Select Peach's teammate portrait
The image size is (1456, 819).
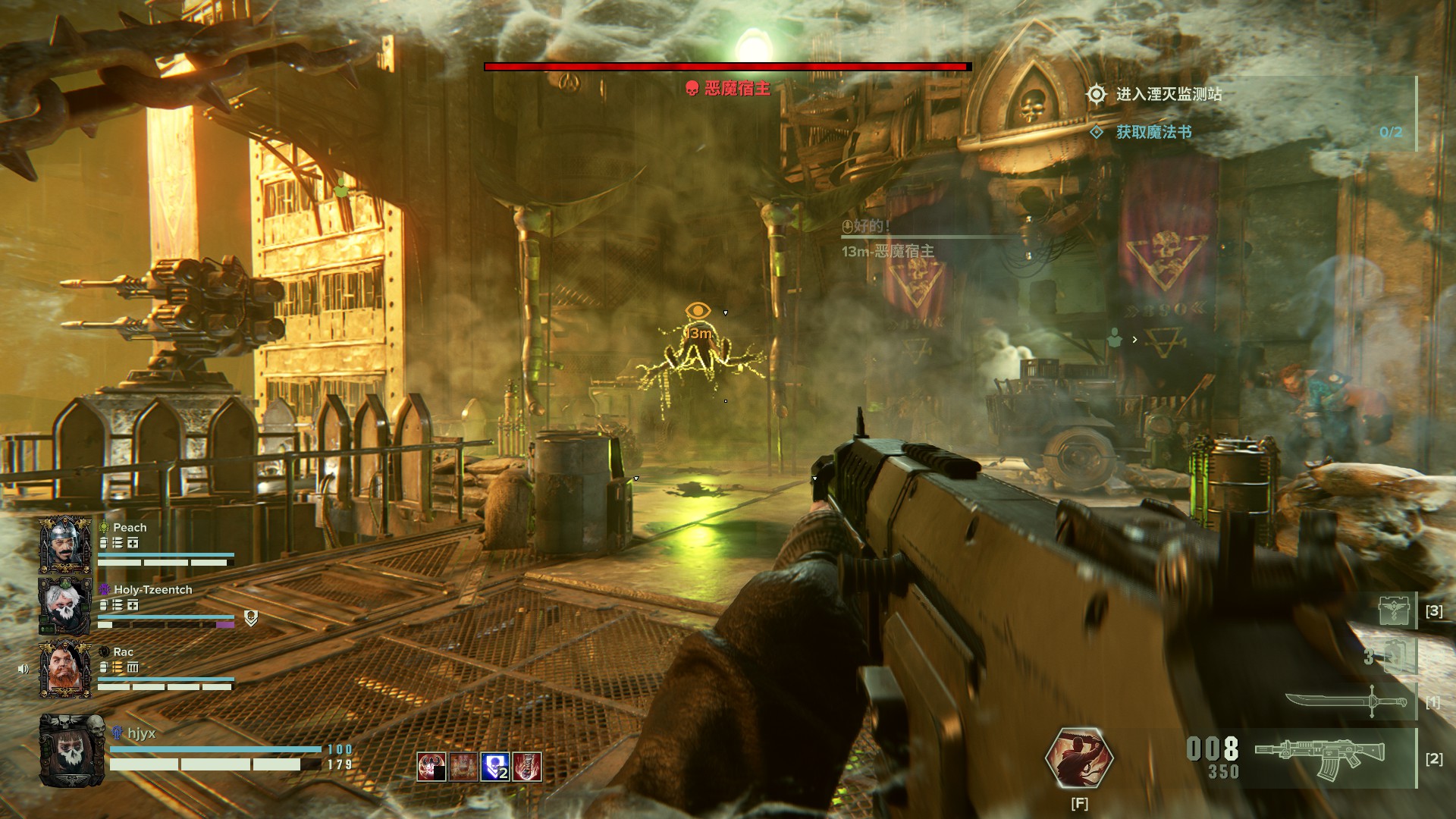point(65,544)
